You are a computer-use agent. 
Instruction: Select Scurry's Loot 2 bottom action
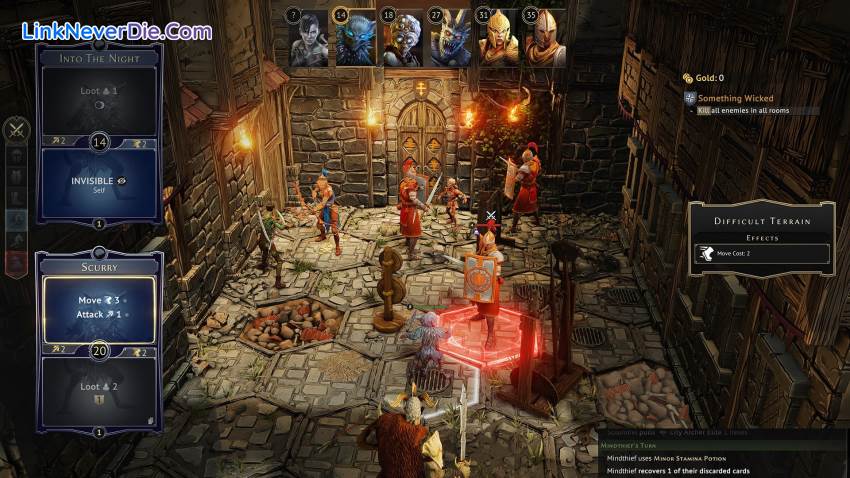click(x=98, y=388)
